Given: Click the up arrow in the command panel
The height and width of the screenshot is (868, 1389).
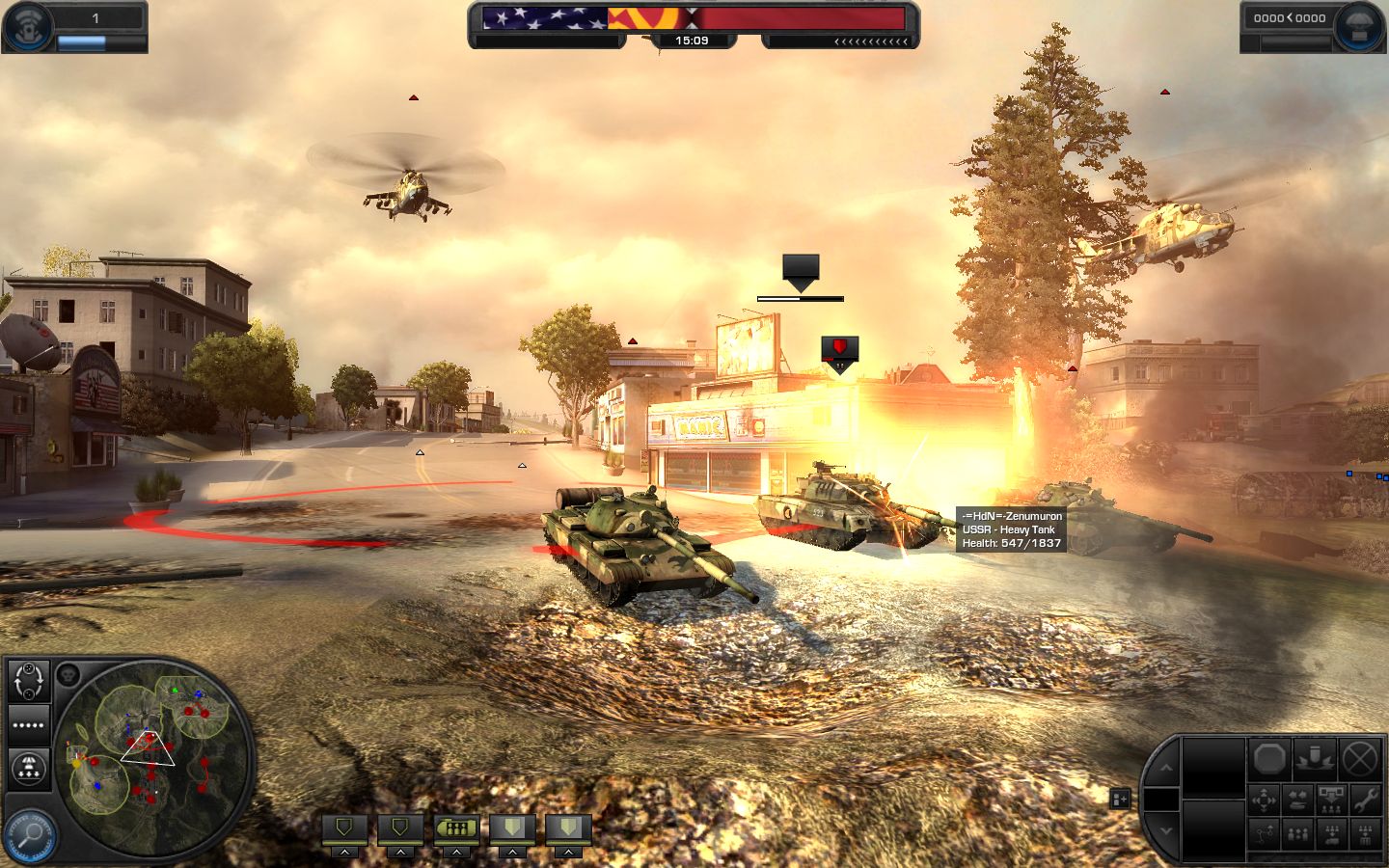Looking at the screenshot, I should coord(1165,769).
